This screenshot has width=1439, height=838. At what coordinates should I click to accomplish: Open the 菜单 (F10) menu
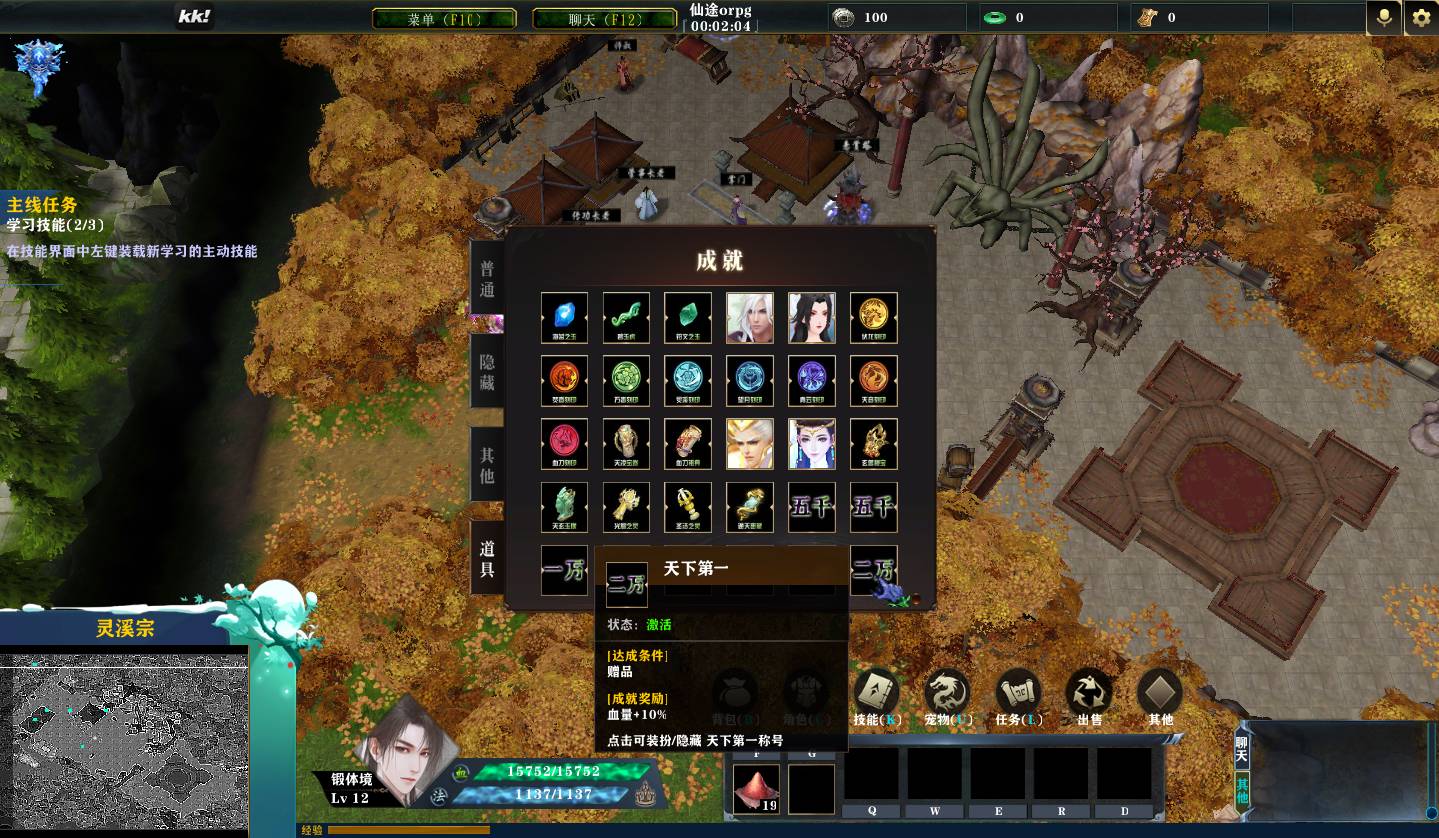(444, 19)
